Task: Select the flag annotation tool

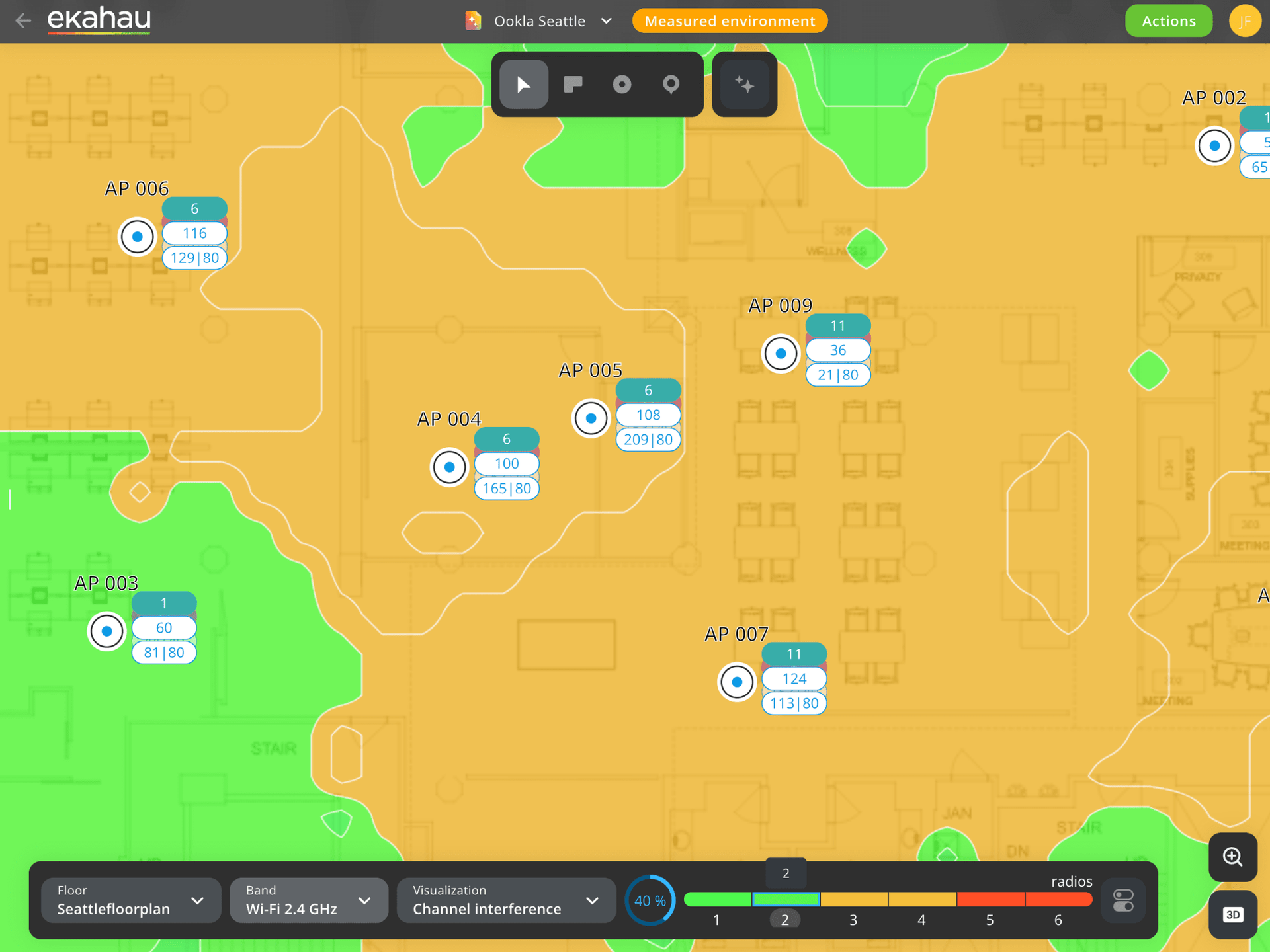Action: click(x=572, y=84)
